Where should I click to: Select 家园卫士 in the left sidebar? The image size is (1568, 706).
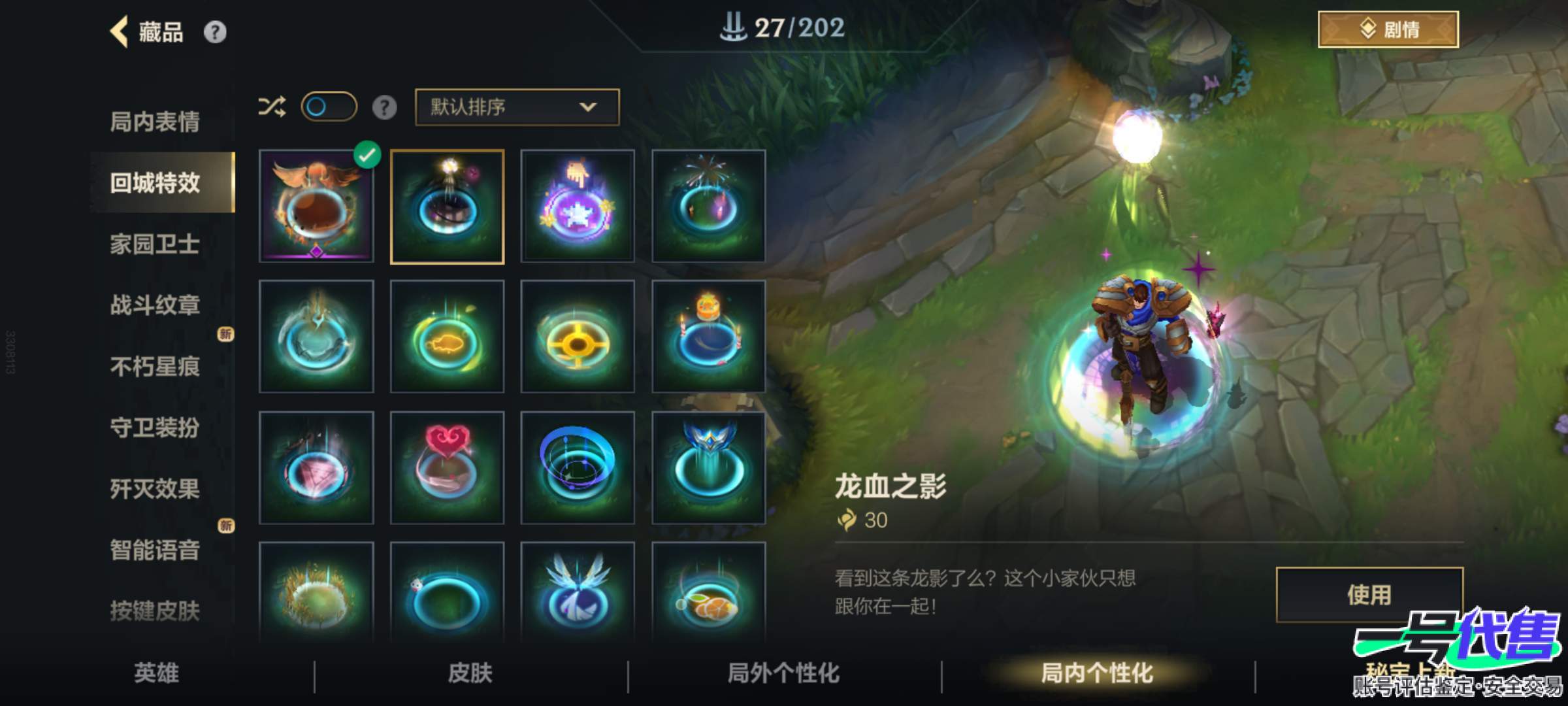[157, 243]
